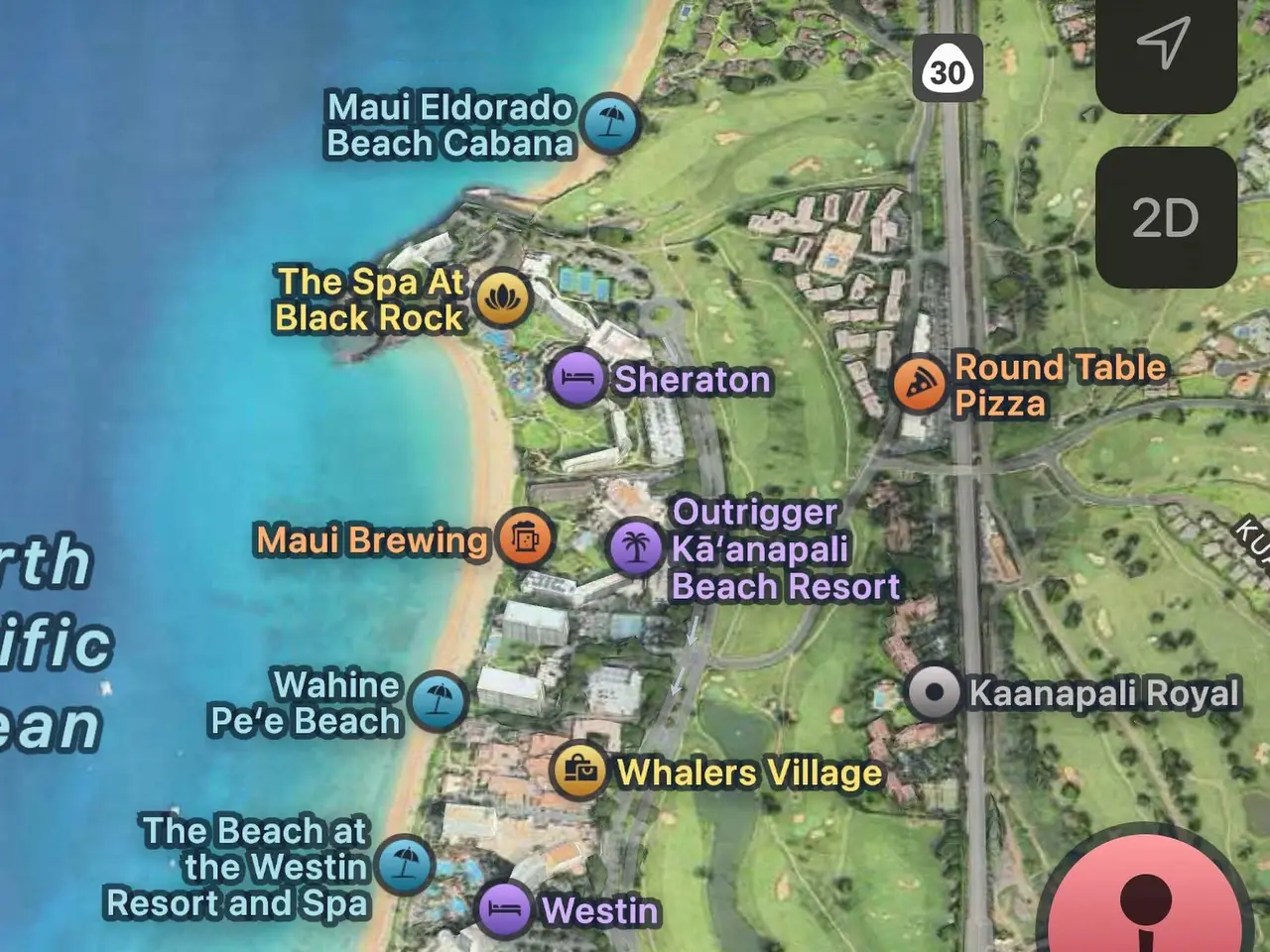Open the Kaanapali Royal location pin

[934, 692]
